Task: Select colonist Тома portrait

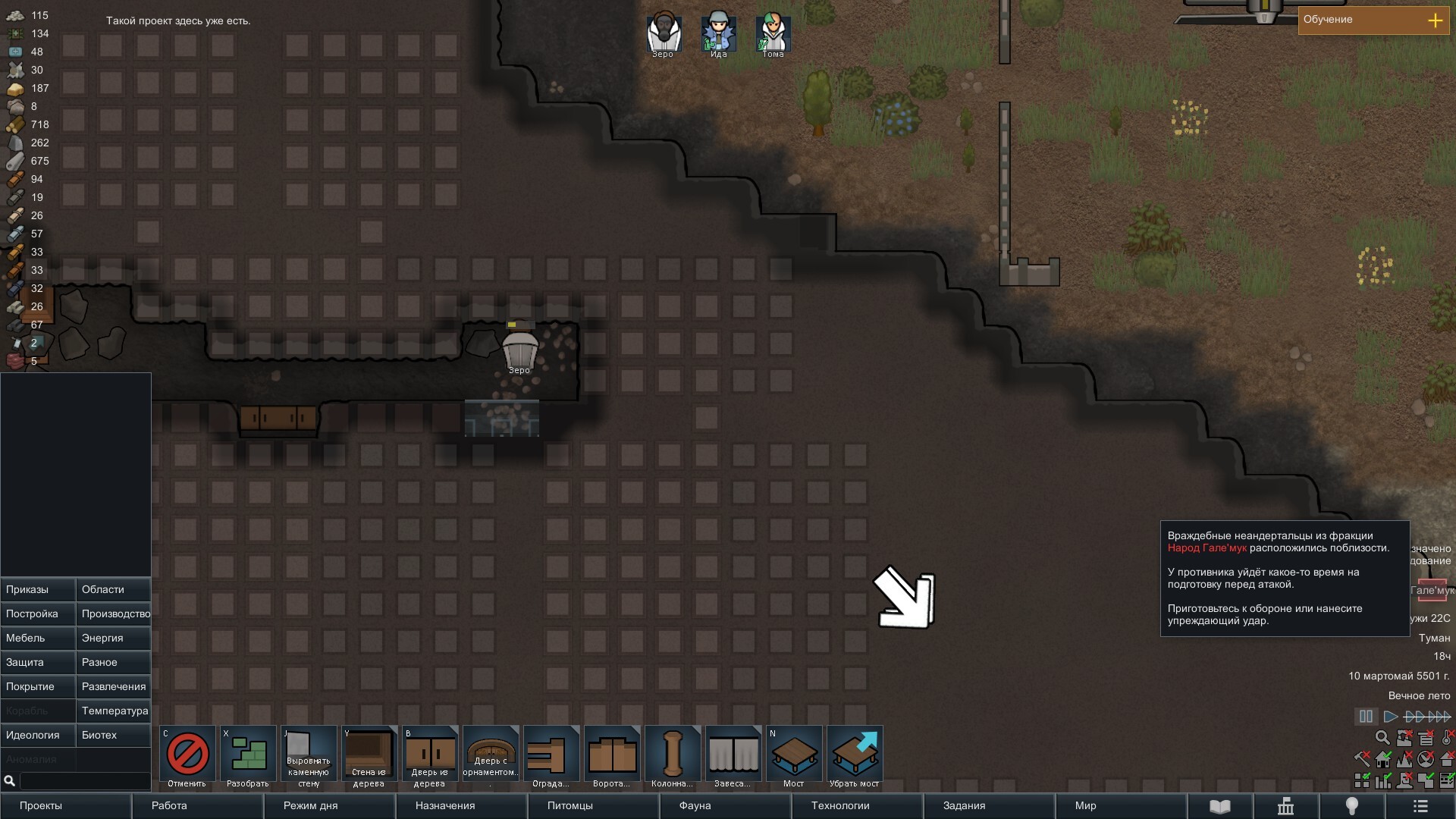Action: coord(773,33)
